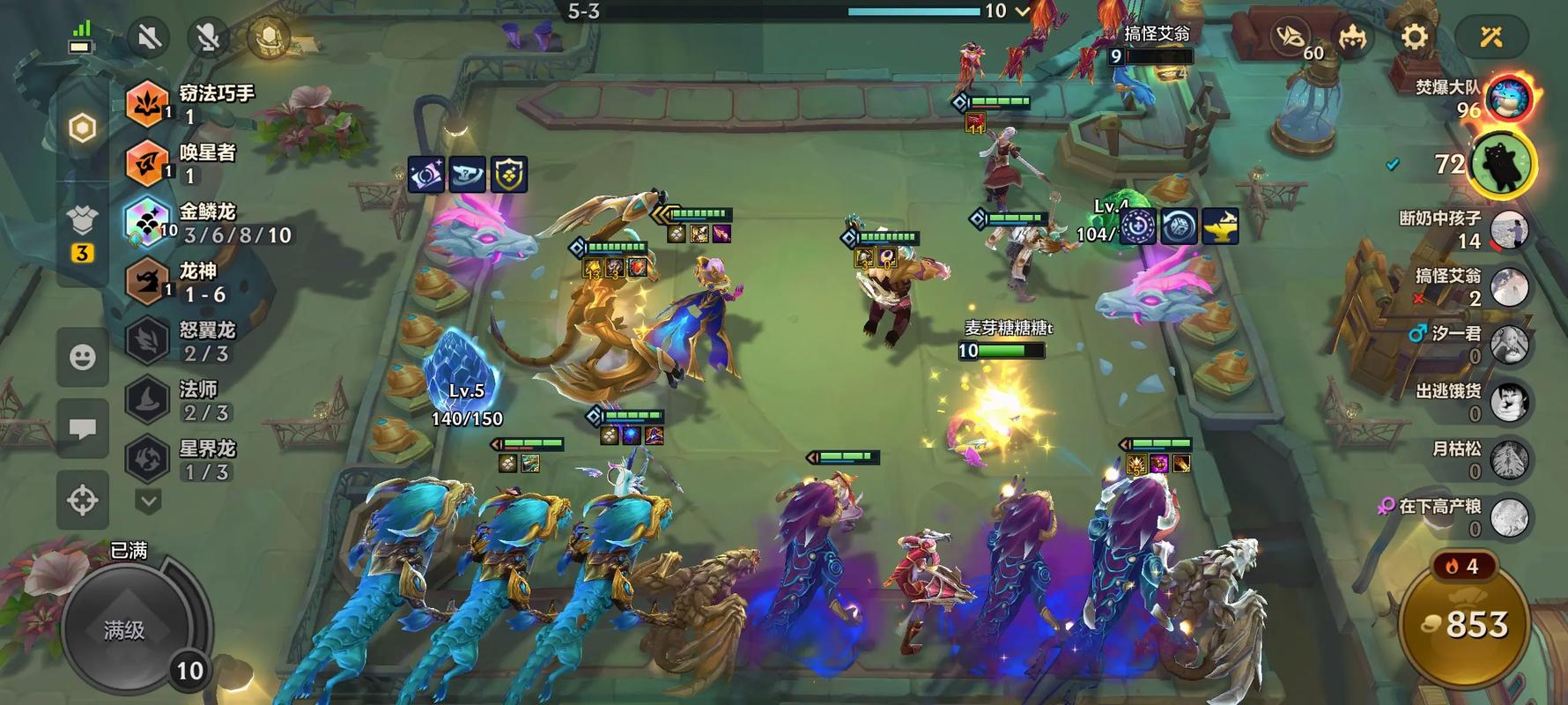Image resolution: width=1568 pixels, height=705 pixels.
Task: Select player 搞怪艾翁 in the scoreboard
Action: tap(1508, 286)
